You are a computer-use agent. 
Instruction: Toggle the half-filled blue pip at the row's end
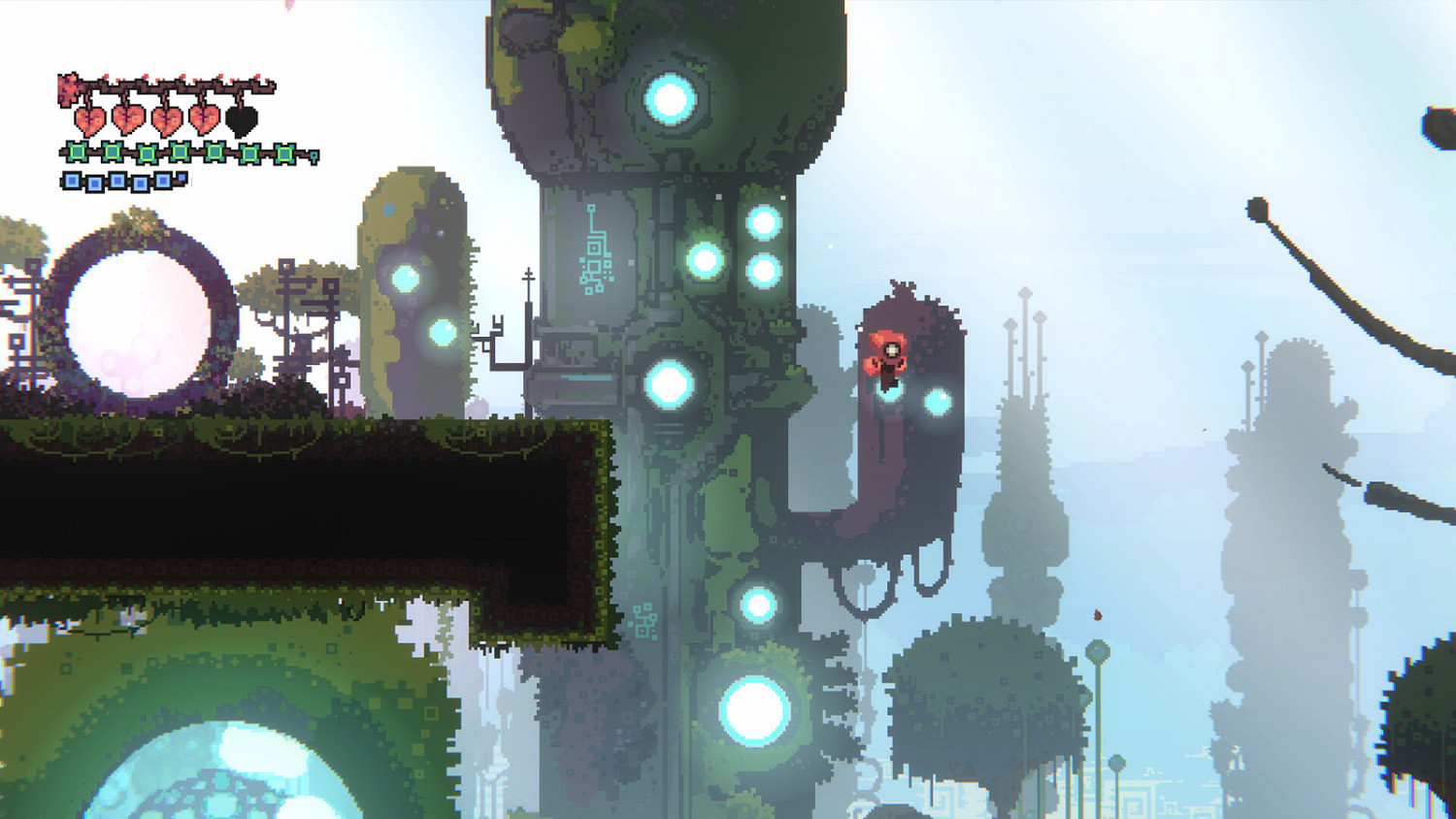tap(182, 177)
